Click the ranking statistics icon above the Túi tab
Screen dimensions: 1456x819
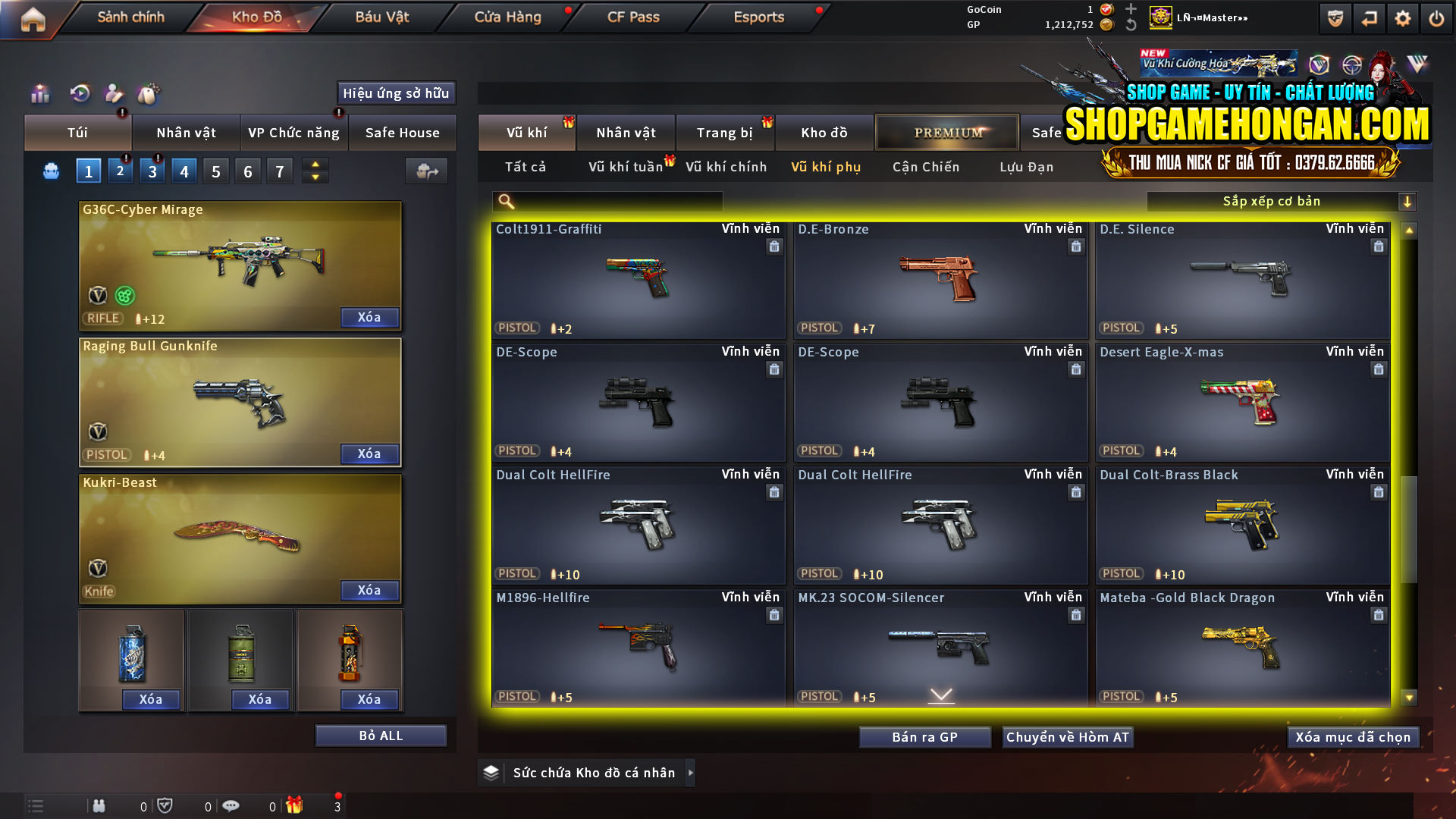point(39,94)
